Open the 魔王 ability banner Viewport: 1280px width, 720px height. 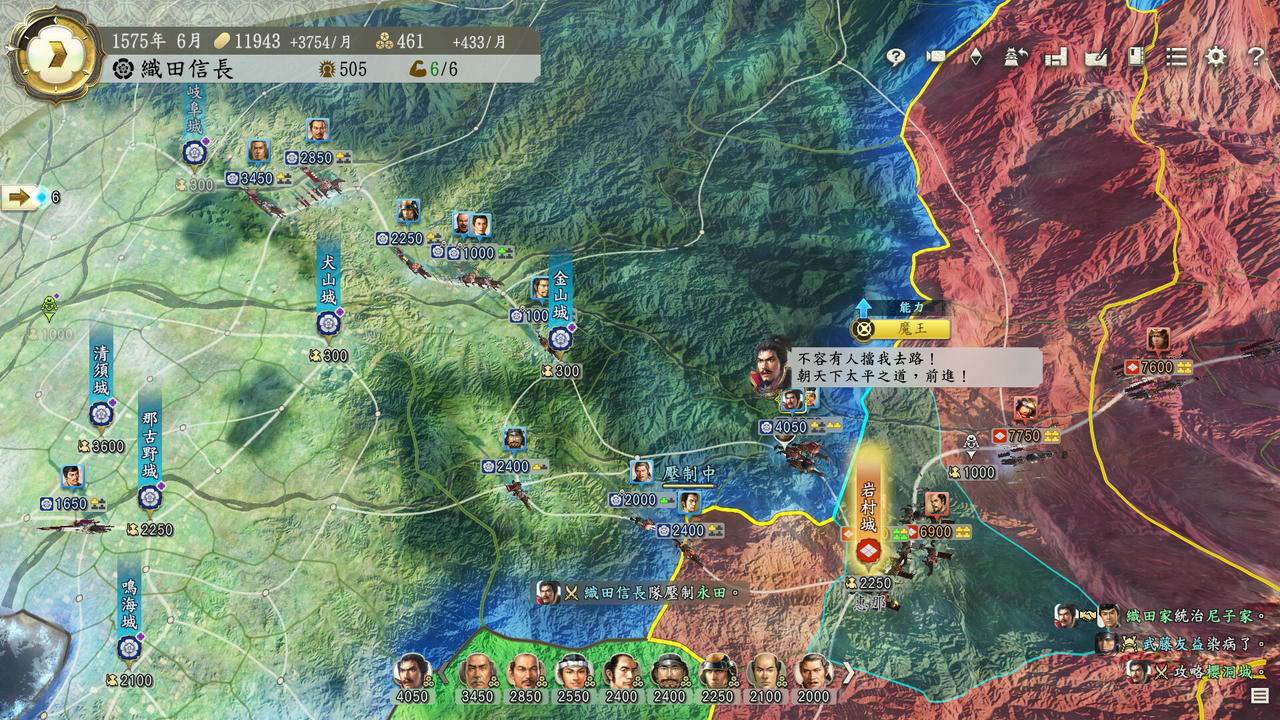click(x=900, y=329)
